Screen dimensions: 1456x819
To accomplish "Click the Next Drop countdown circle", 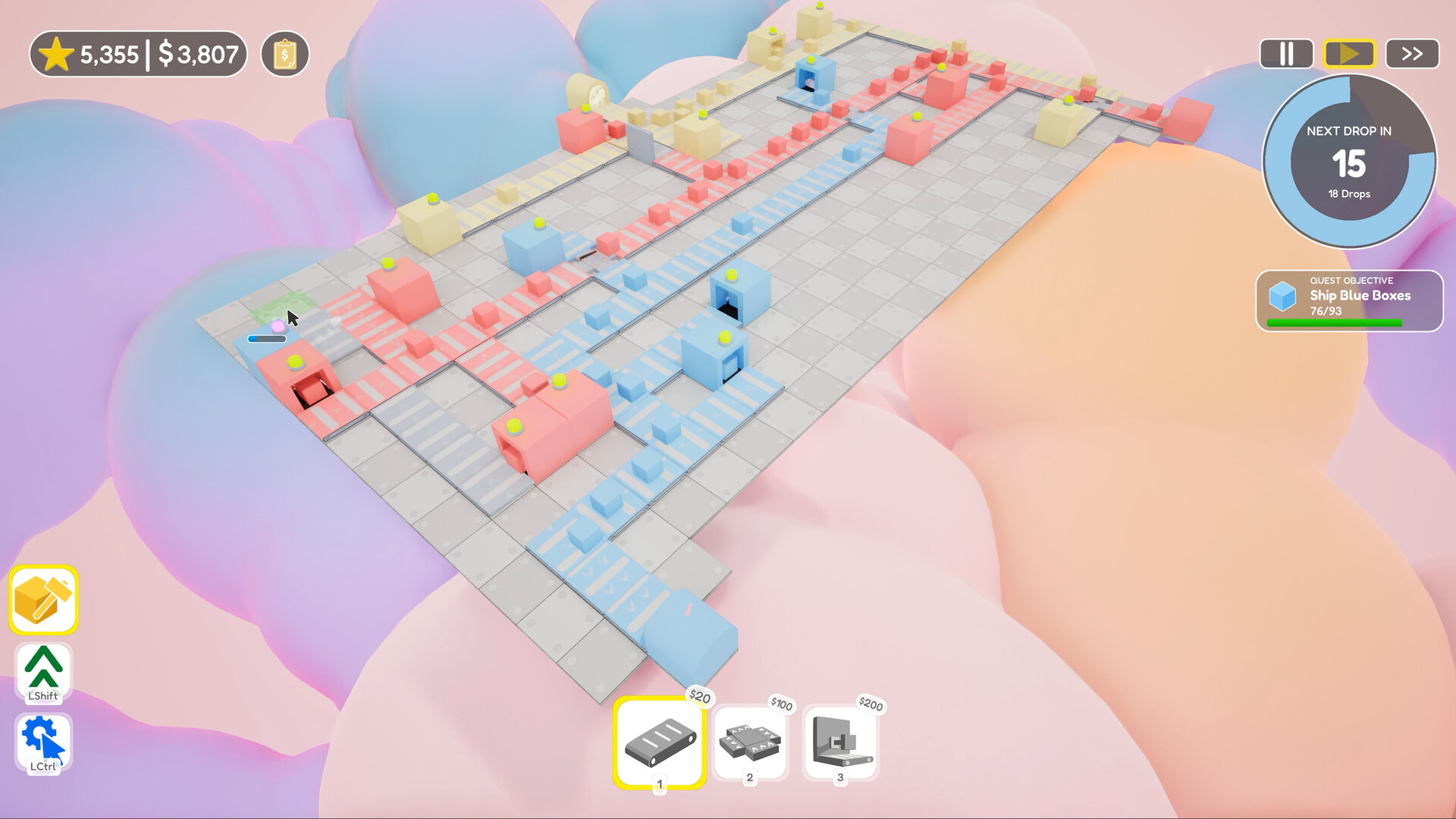I will (1348, 161).
